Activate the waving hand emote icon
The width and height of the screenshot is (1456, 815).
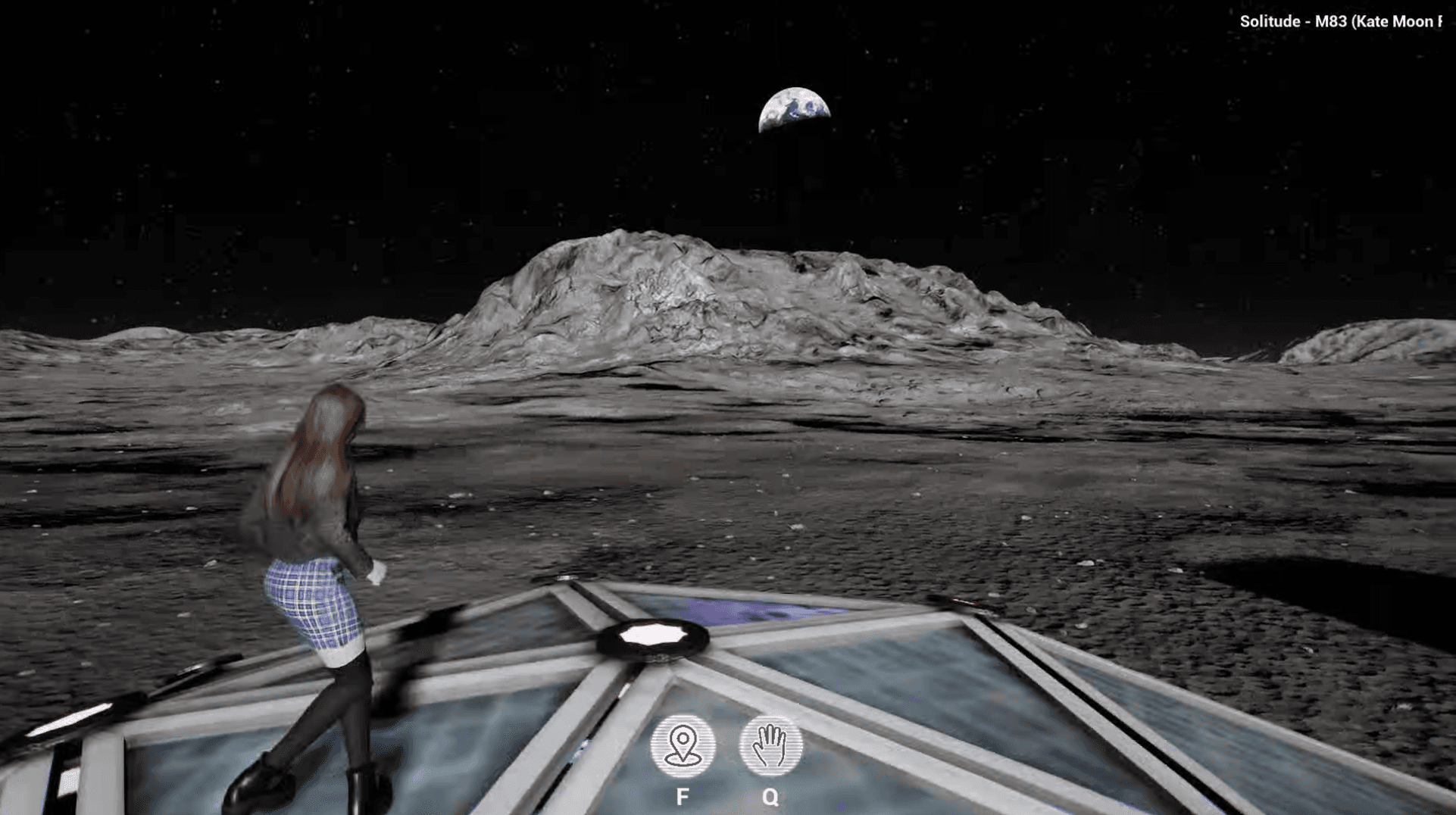click(x=770, y=746)
